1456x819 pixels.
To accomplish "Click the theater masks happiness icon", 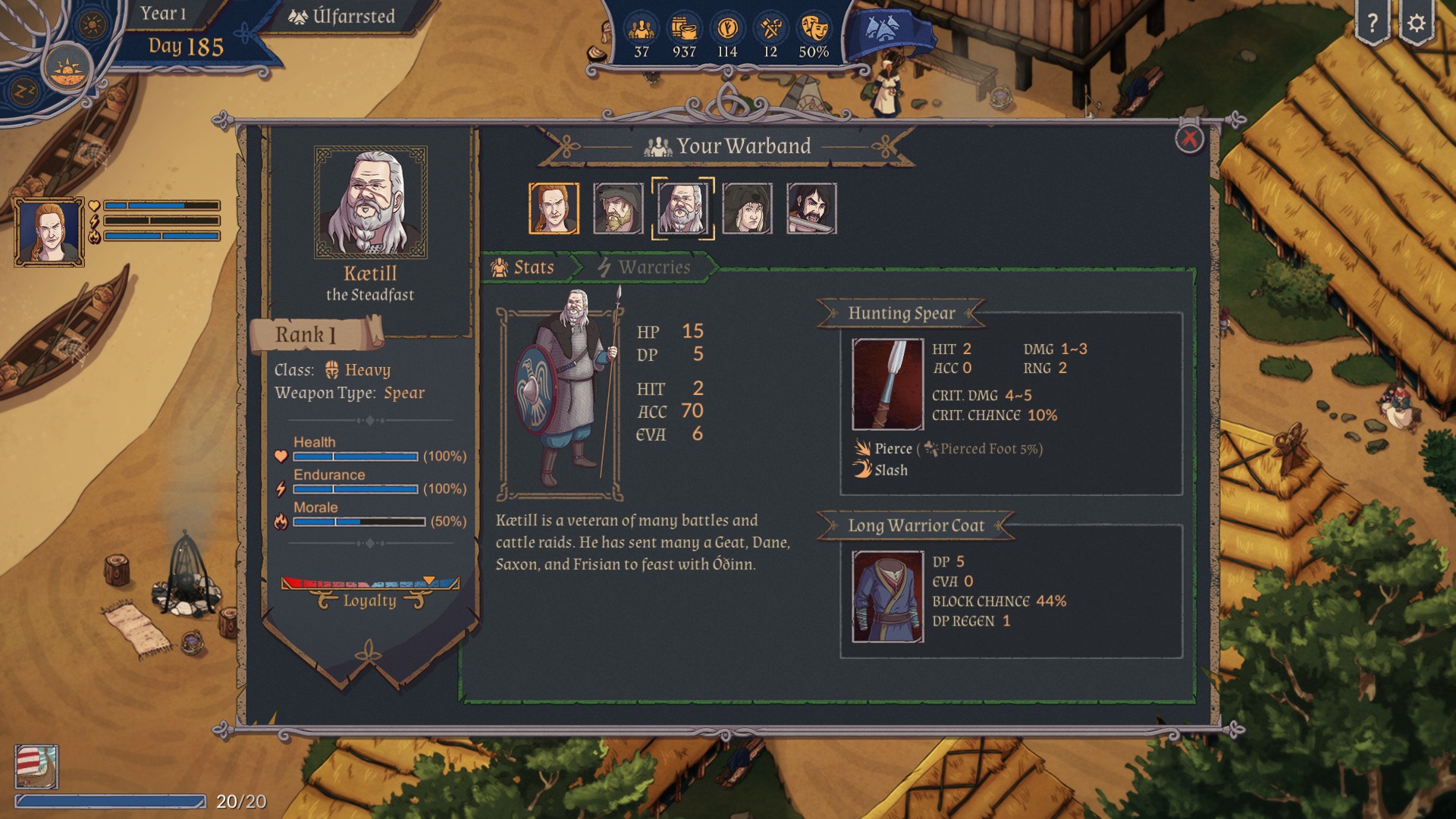I will [813, 30].
